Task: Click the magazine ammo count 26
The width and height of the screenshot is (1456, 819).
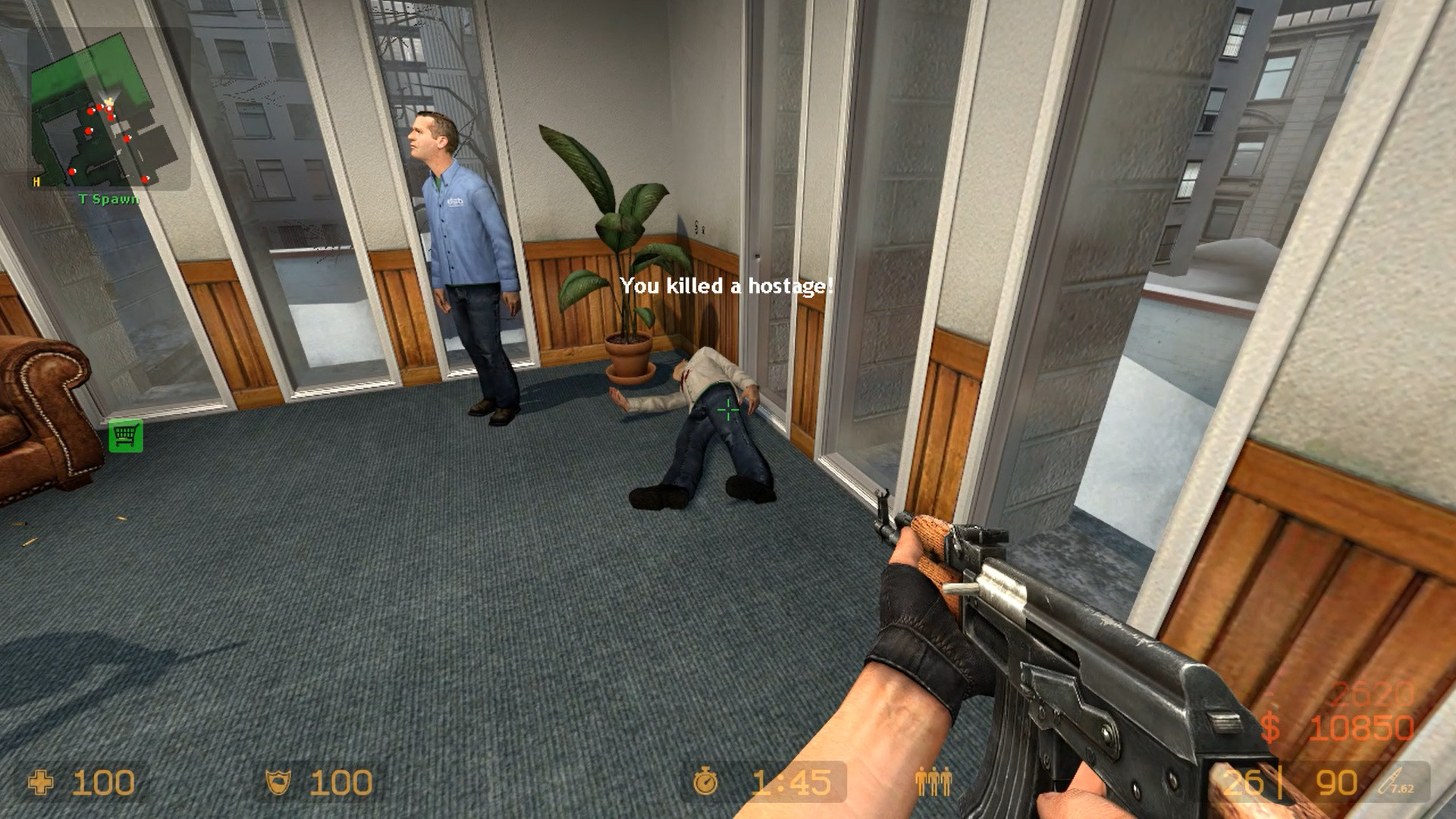Action: [1242, 783]
